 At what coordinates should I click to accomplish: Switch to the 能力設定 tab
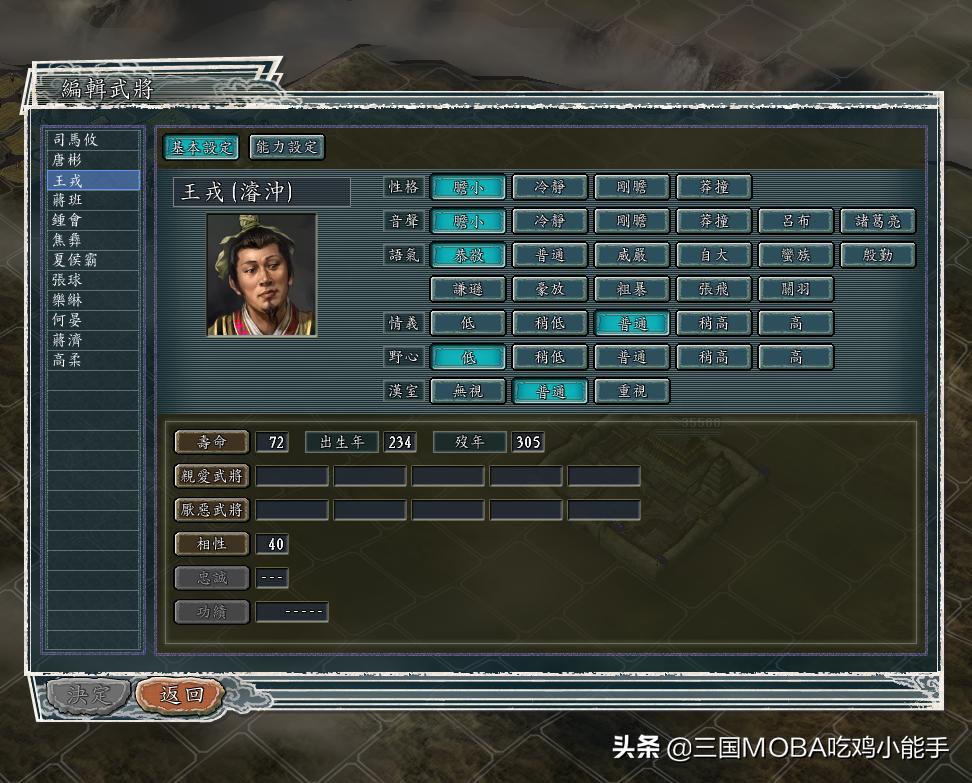click(x=287, y=147)
